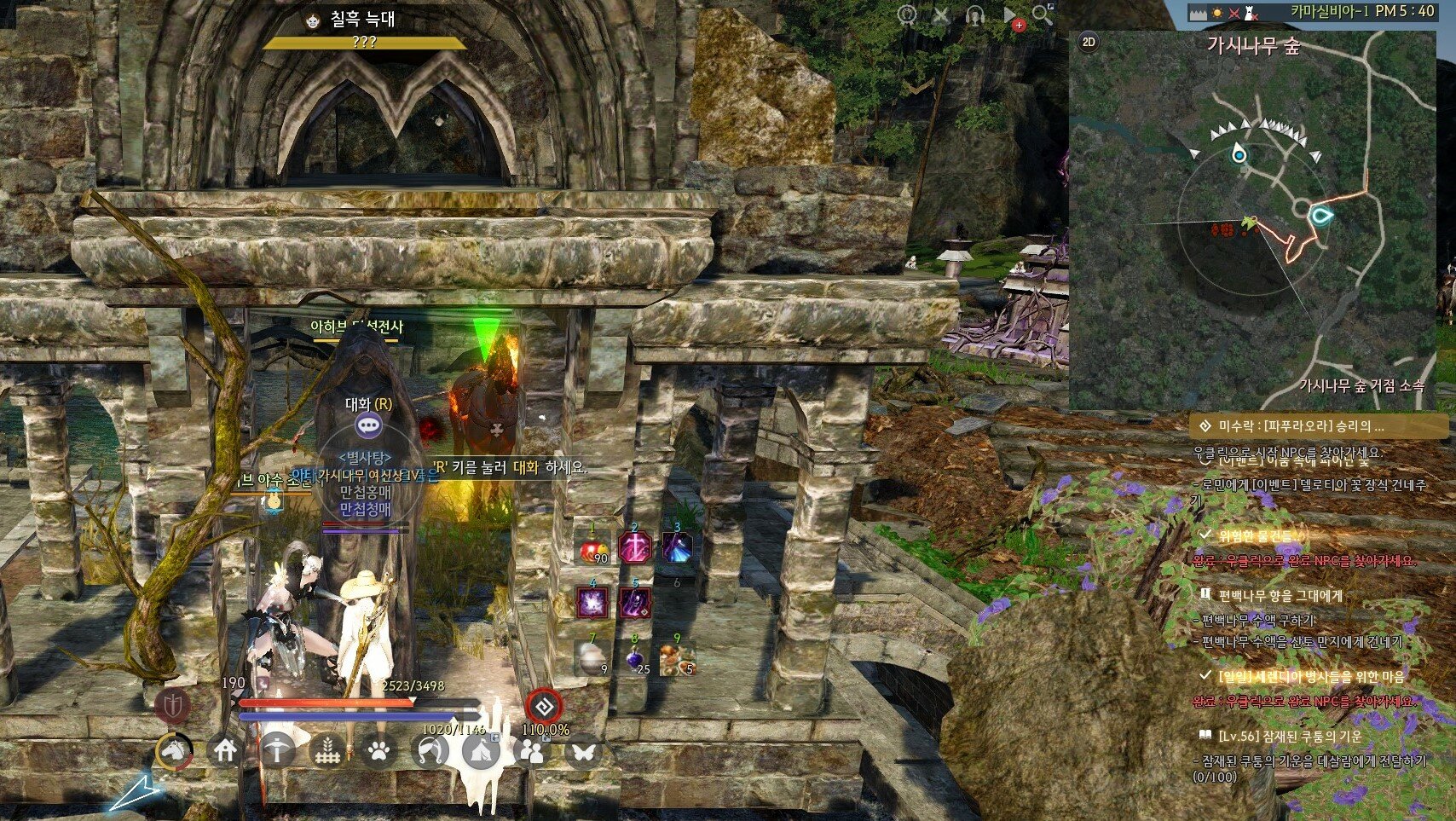Use the red potion in slot 1
The width and height of the screenshot is (1456, 821).
[x=592, y=550]
